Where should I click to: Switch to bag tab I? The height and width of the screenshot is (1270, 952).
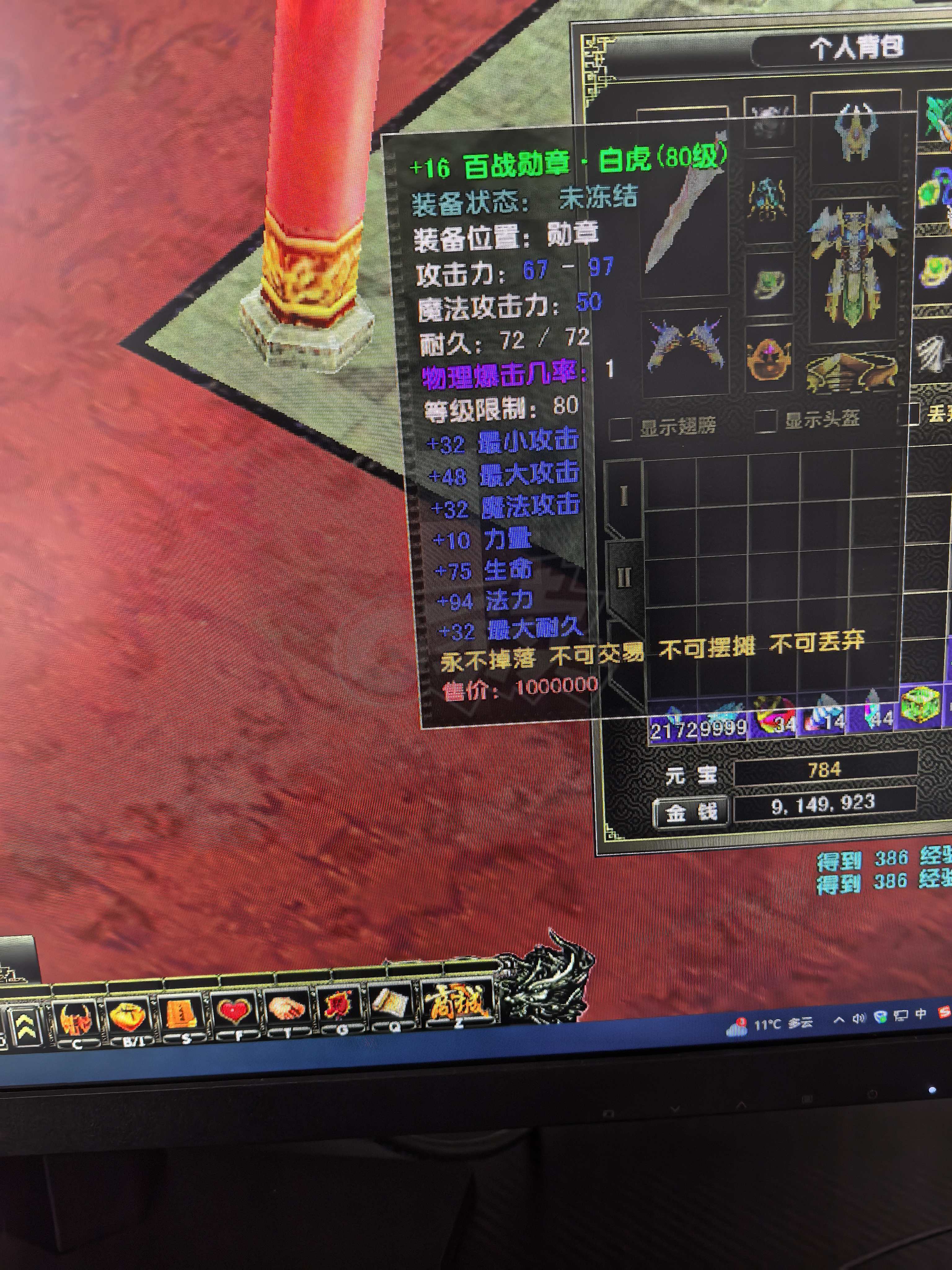pyautogui.click(x=624, y=495)
